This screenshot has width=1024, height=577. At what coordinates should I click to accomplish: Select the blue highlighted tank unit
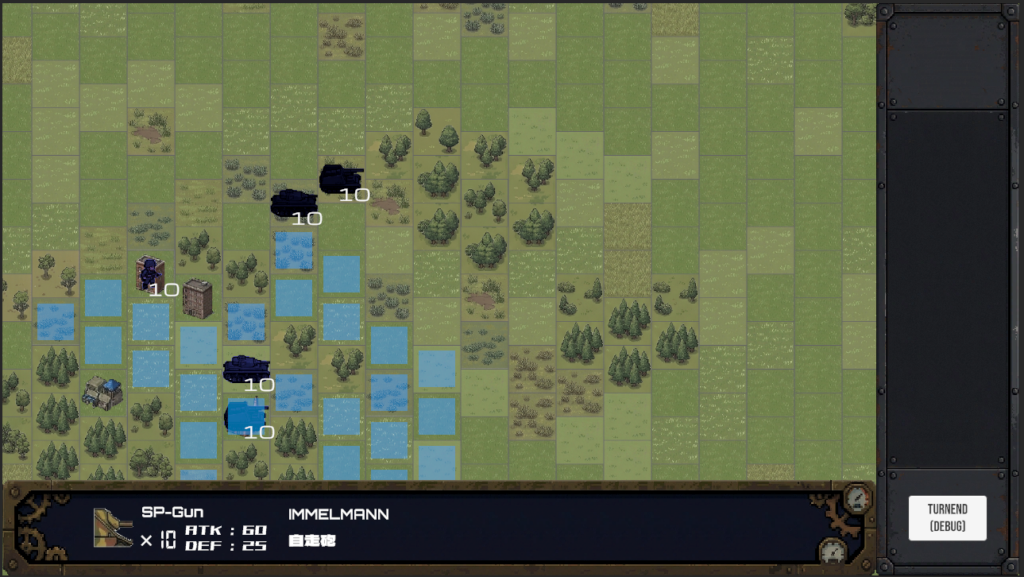245,415
